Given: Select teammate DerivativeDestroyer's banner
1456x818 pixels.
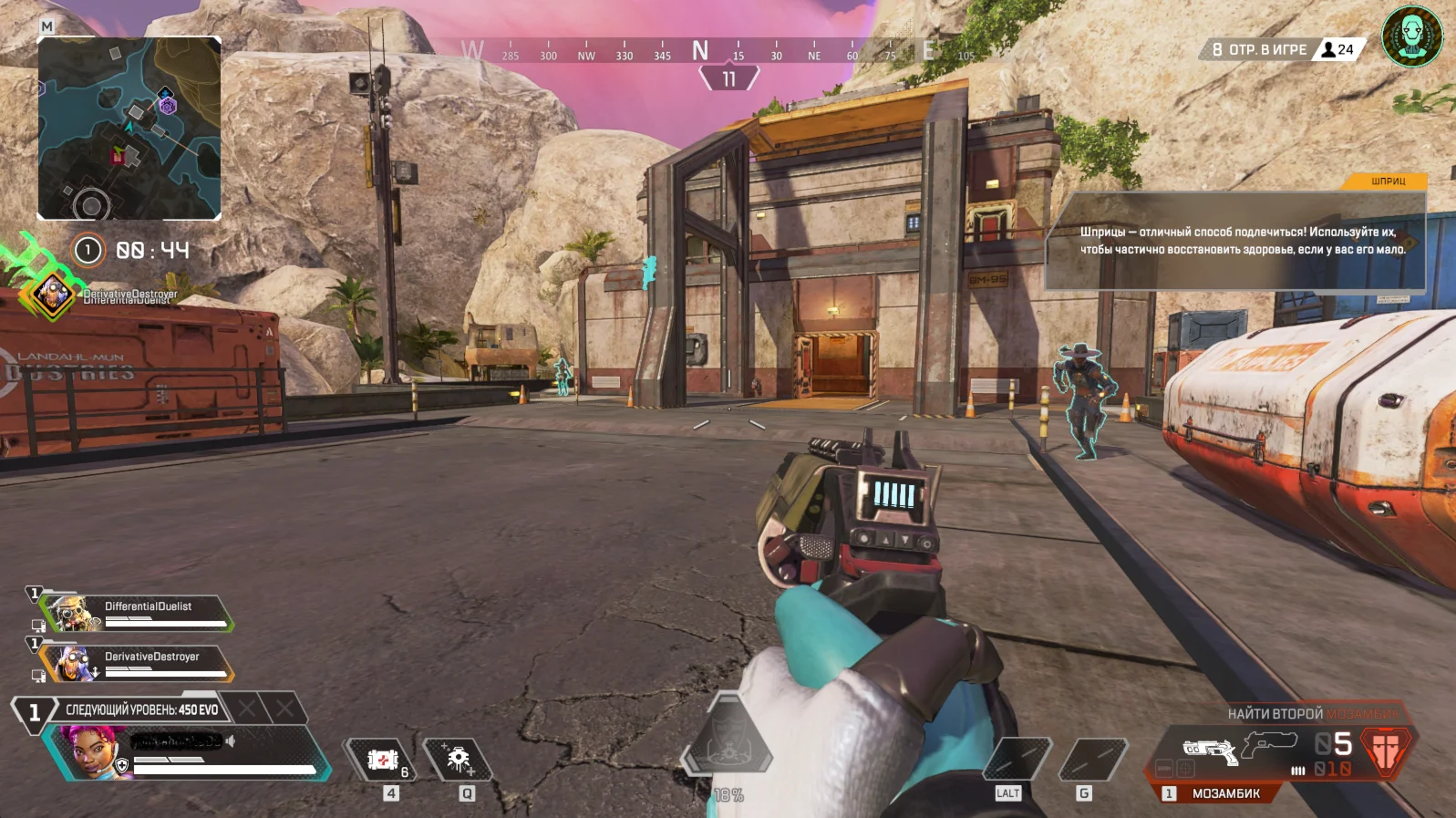Looking at the screenshot, I should 137,663.
